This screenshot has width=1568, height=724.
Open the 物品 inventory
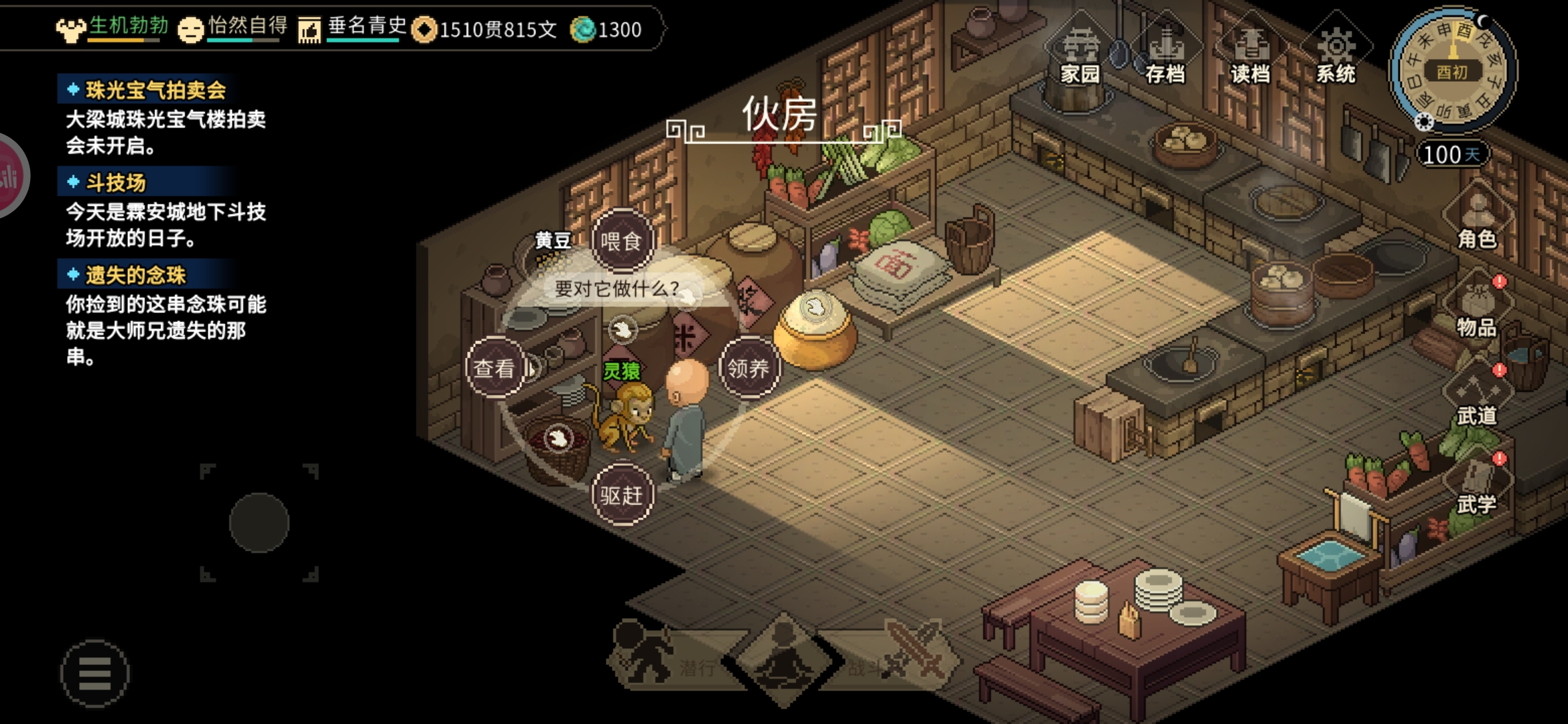click(x=1477, y=307)
